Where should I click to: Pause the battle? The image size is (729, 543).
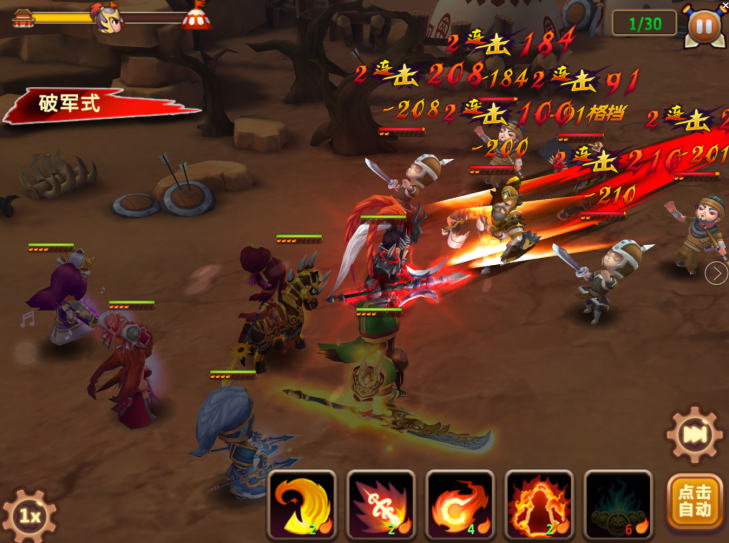[703, 24]
